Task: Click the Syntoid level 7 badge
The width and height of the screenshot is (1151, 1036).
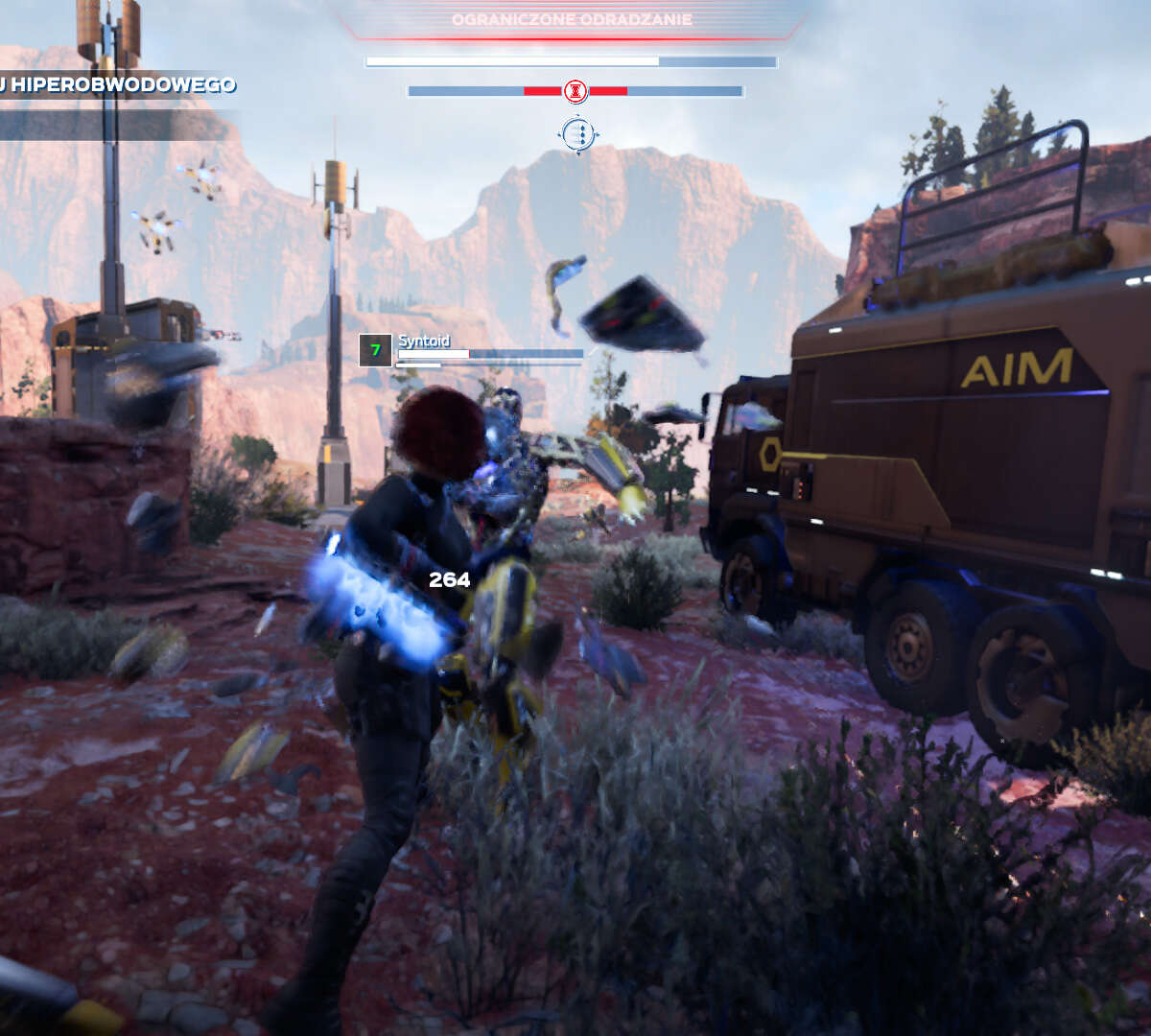Action: click(375, 350)
